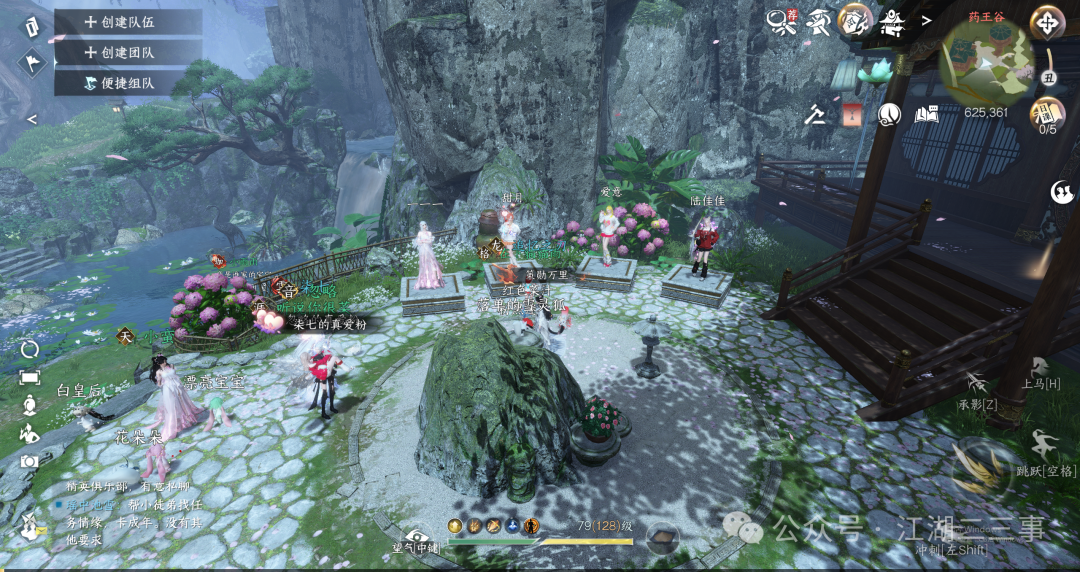
Task: Expand the top icon row arrow
Action: pyautogui.click(x=926, y=20)
